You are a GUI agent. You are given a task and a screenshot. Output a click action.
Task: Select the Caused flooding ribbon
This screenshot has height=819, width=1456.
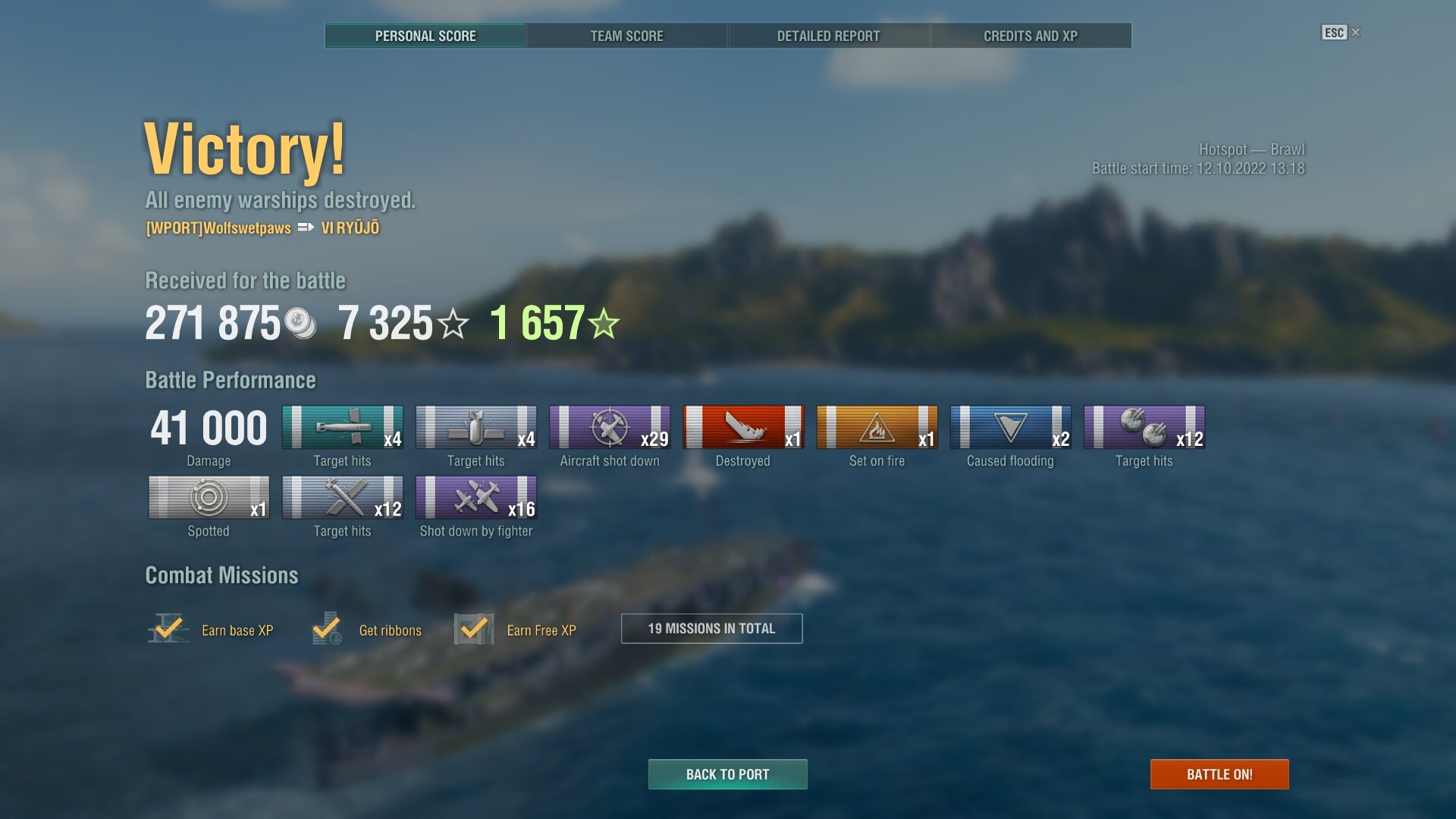pyautogui.click(x=1010, y=428)
